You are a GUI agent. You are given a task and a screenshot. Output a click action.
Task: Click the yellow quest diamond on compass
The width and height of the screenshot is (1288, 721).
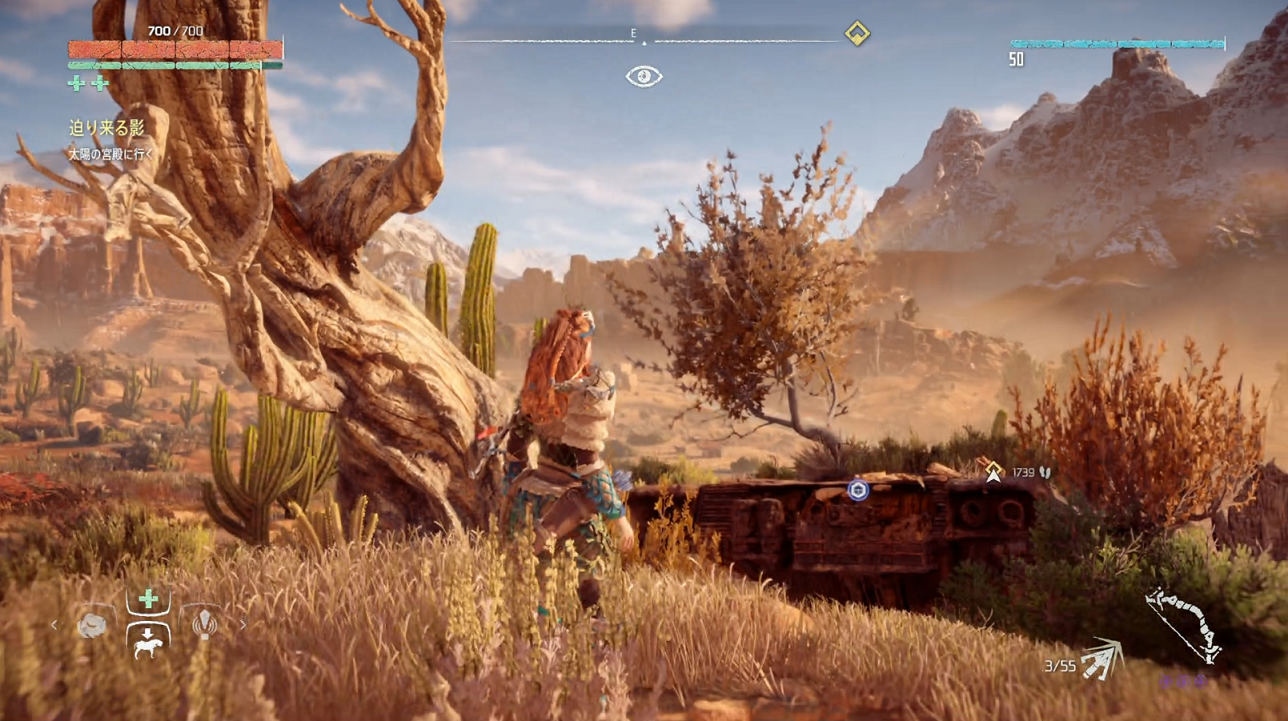pyautogui.click(x=857, y=34)
